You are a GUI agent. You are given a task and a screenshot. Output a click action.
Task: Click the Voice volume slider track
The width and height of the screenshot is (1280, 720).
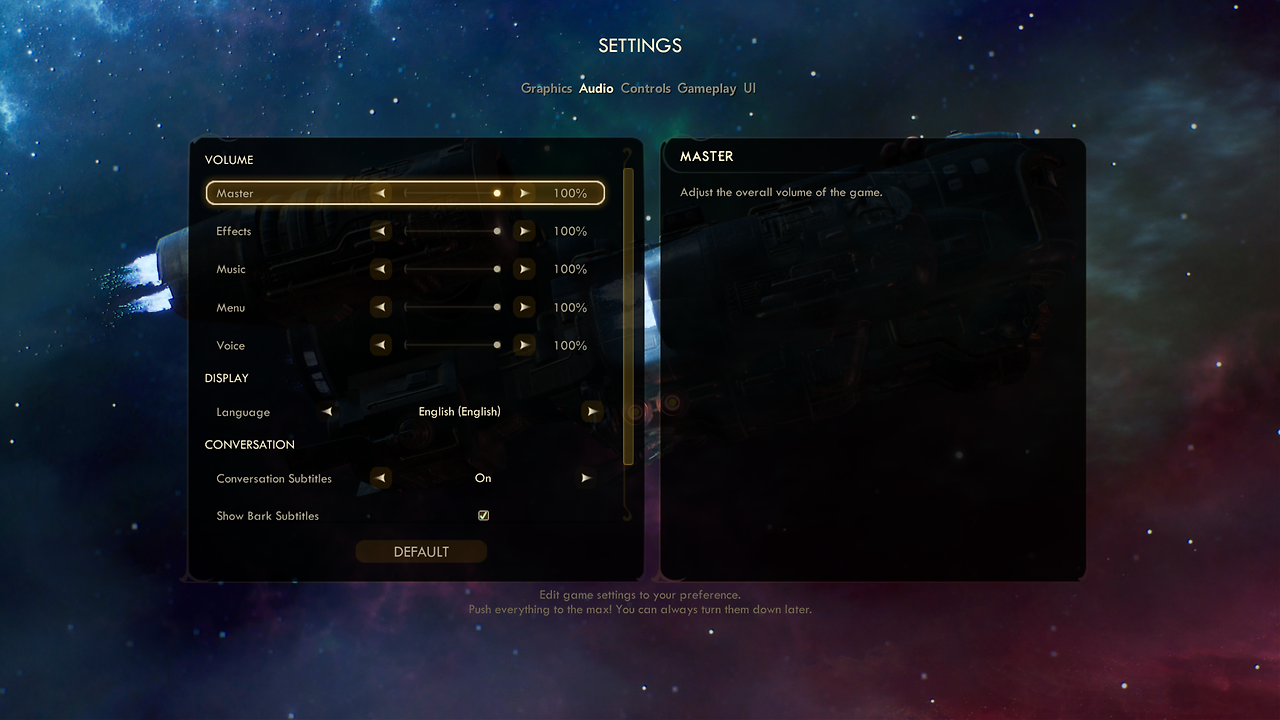[451, 345]
